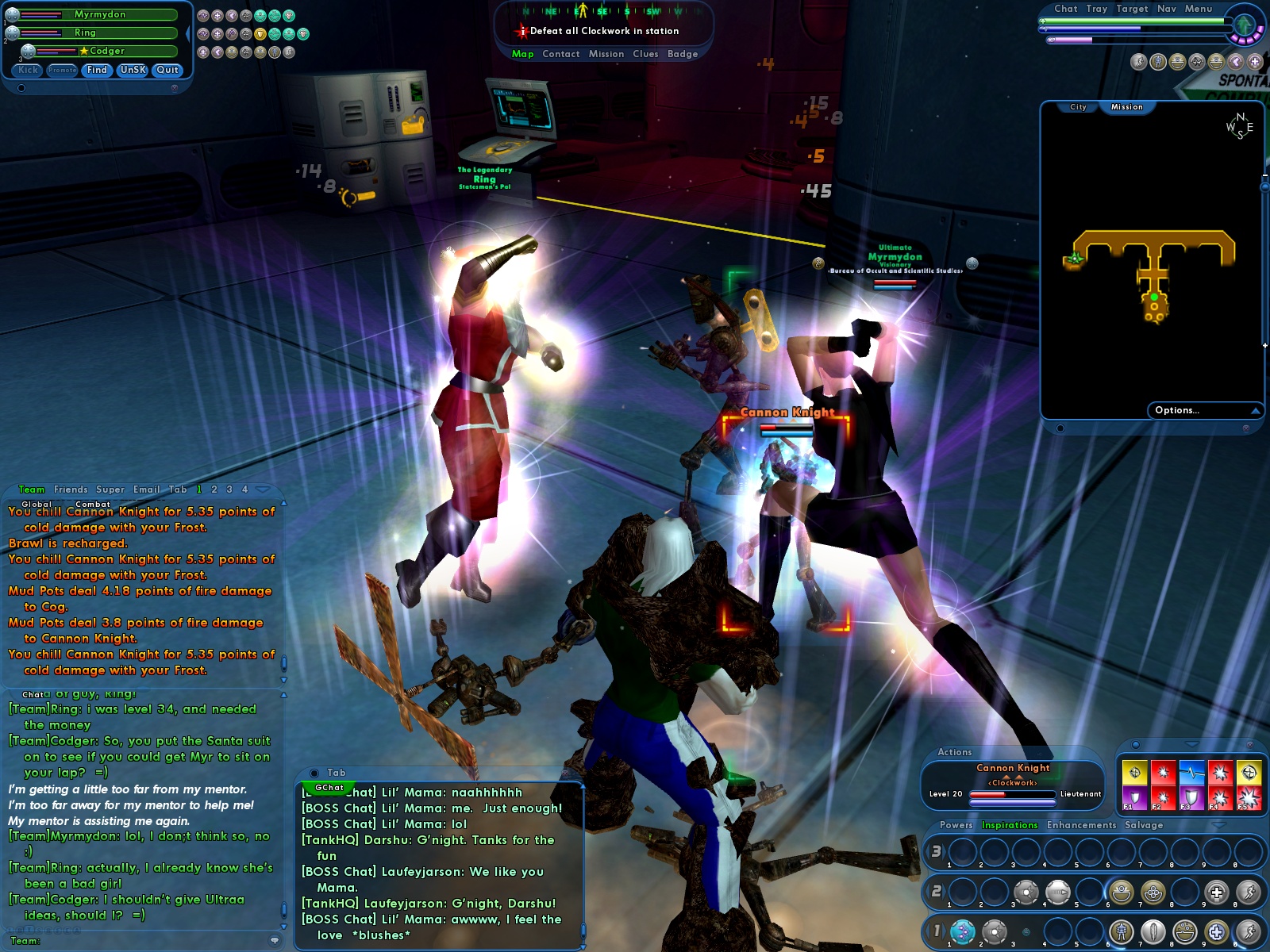
Task: Select the Email chat tab
Action: click(146, 489)
